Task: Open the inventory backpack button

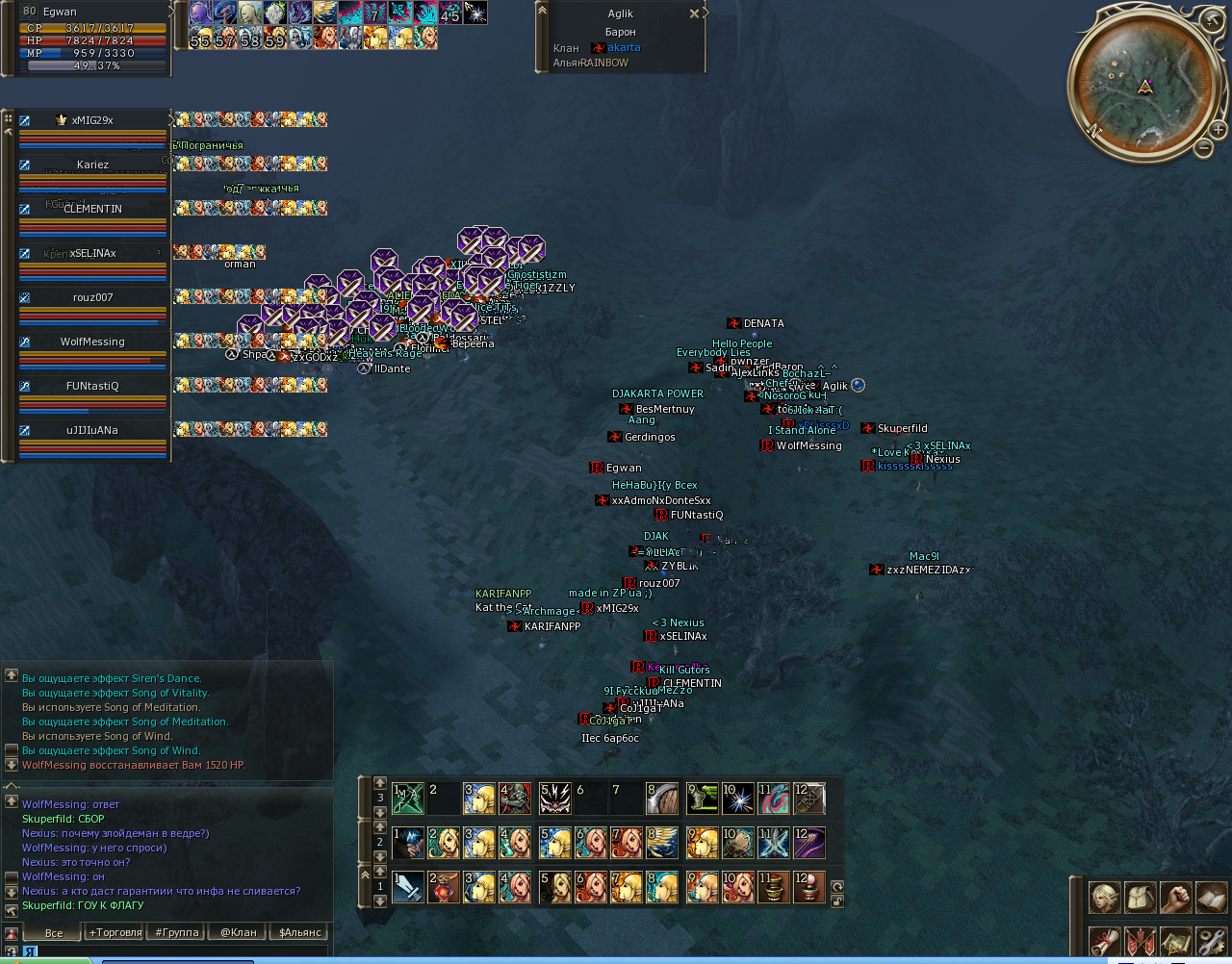Action: (x=1140, y=898)
